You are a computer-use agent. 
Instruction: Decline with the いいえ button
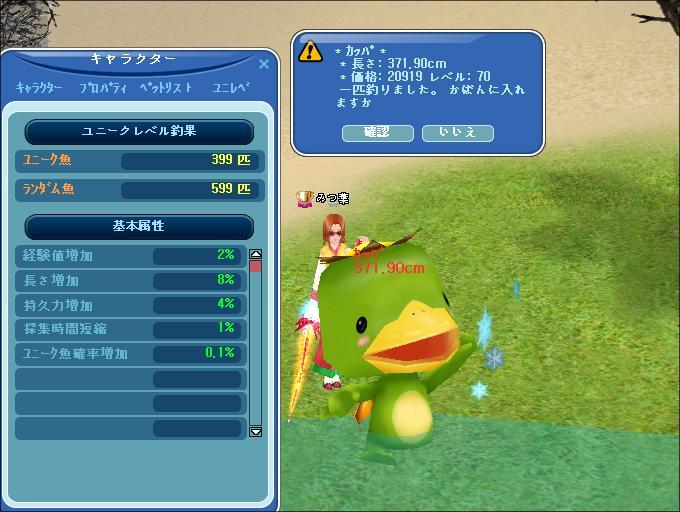[x=457, y=133]
